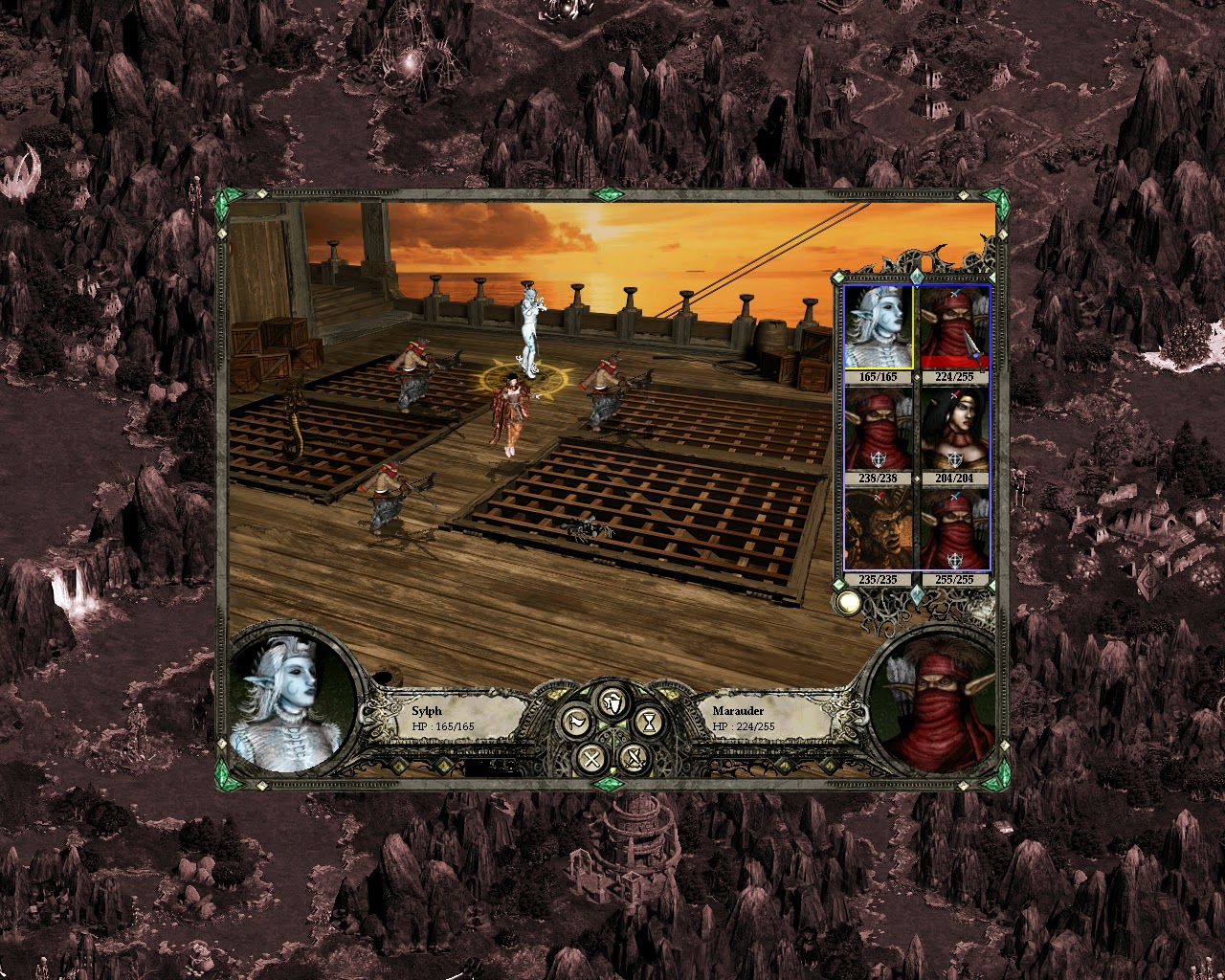This screenshot has height=980, width=1225.
Task: Click the green gem under the battle controls
Action: tap(609, 785)
